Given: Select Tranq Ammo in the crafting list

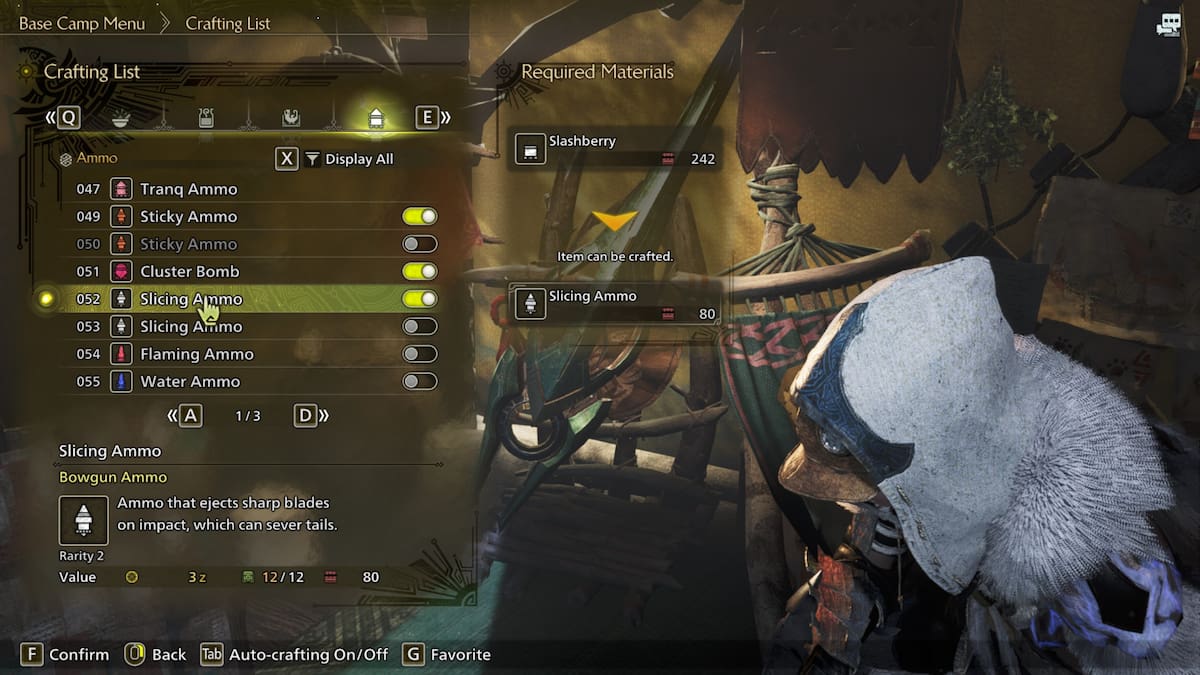Looking at the screenshot, I should tap(189, 189).
